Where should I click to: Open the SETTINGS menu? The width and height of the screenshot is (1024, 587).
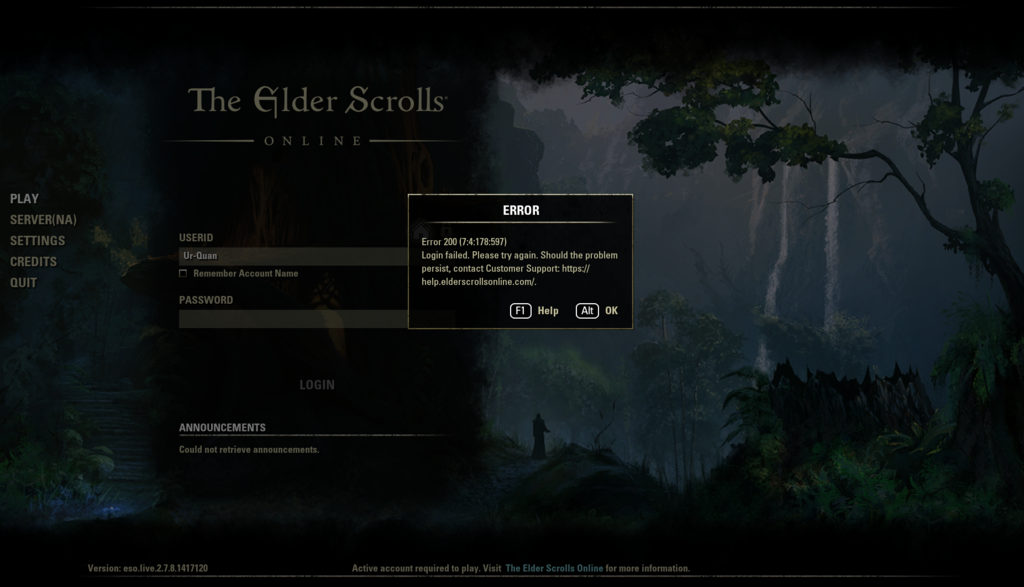pyautogui.click(x=37, y=241)
